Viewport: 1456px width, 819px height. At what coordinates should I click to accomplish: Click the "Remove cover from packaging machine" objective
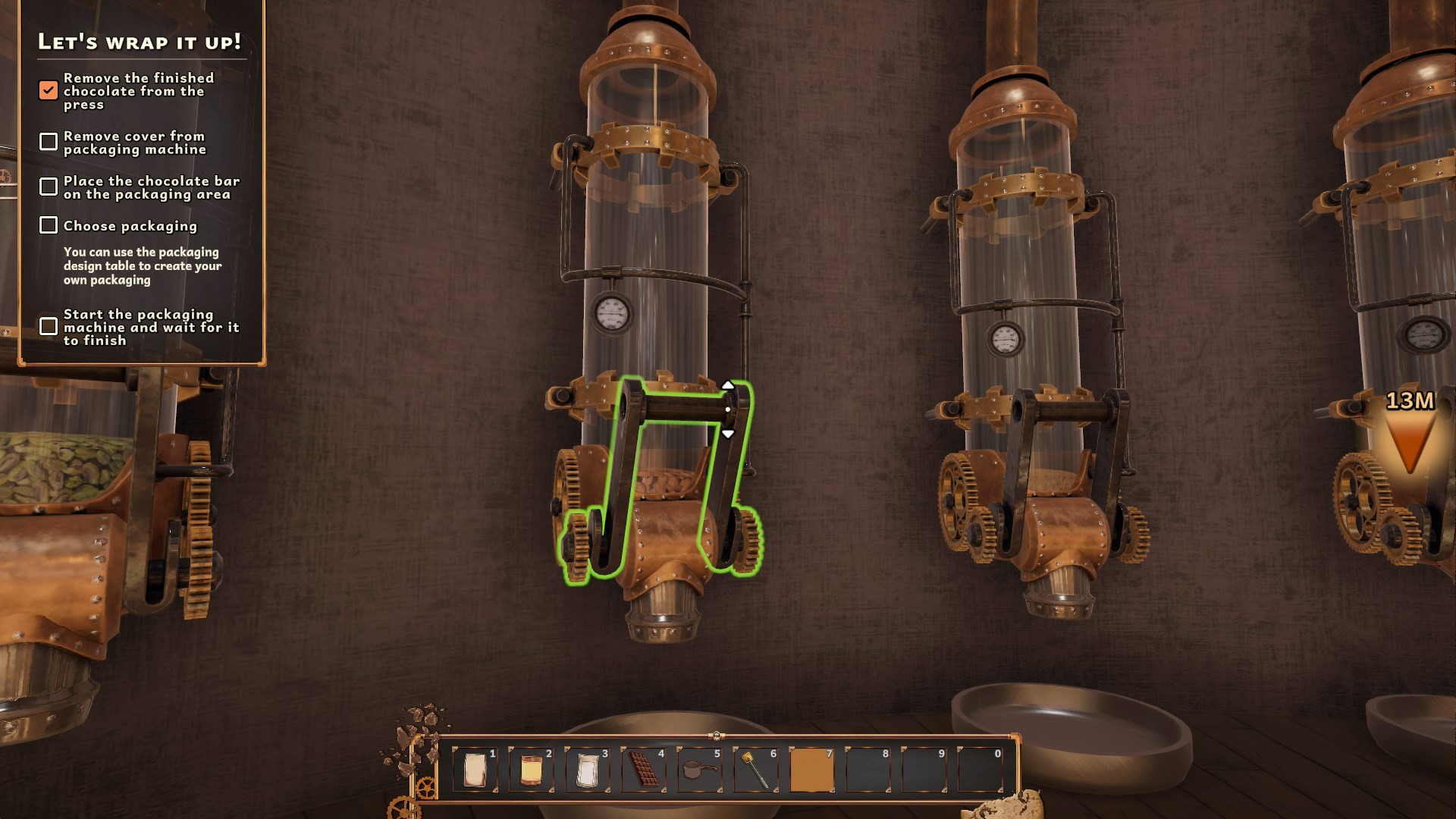(x=134, y=143)
